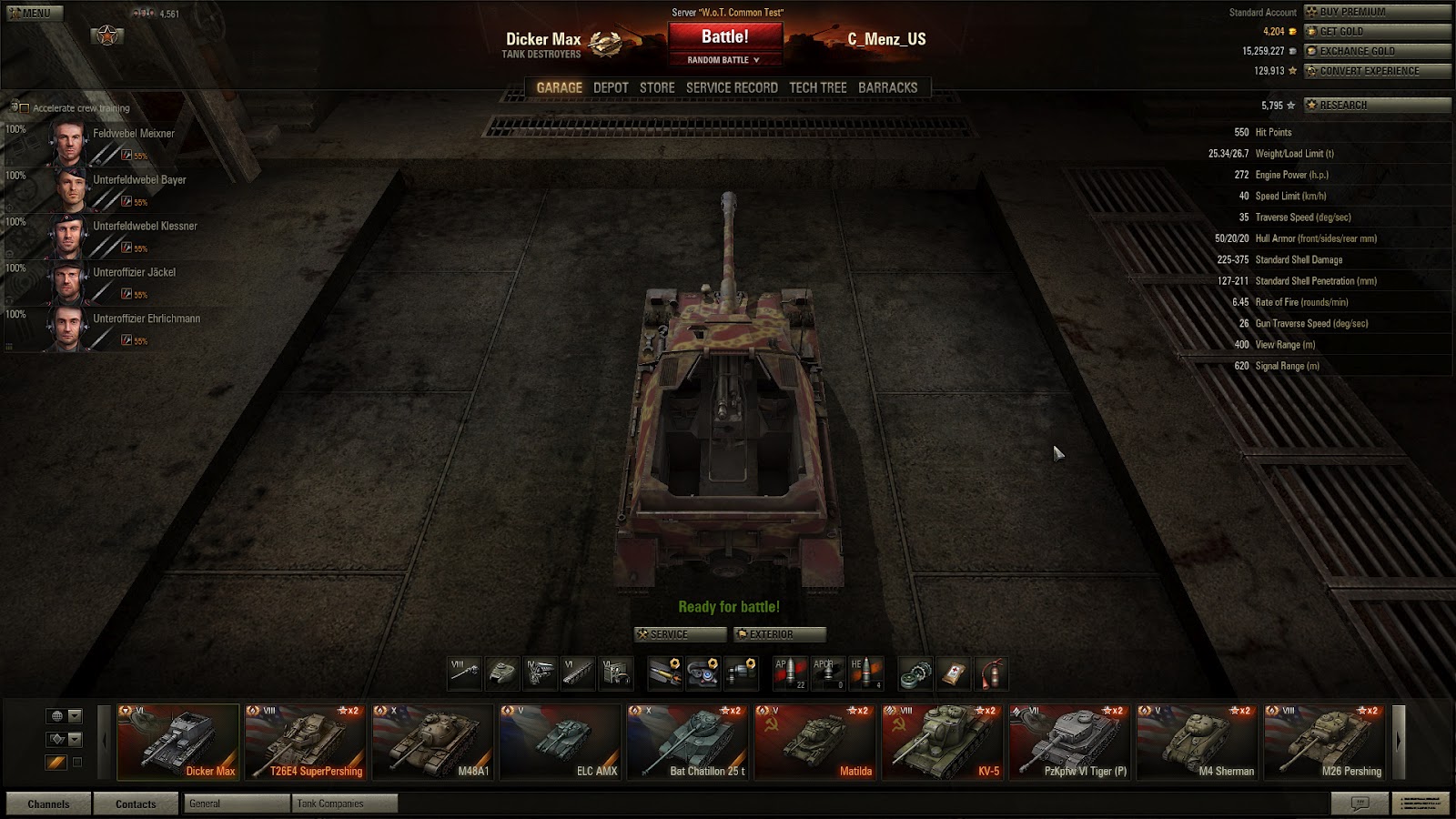
Task: Click the red Battle! button
Action: point(724,37)
